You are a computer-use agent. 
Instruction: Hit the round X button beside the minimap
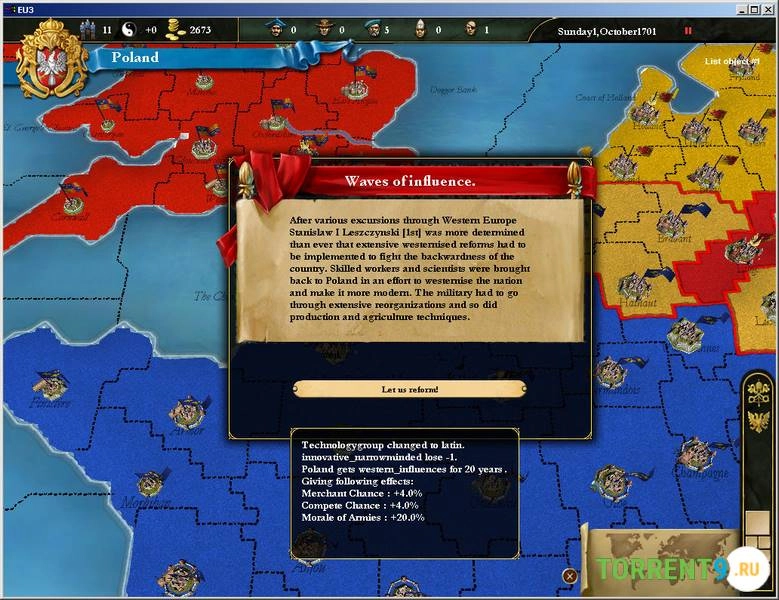coord(569,576)
